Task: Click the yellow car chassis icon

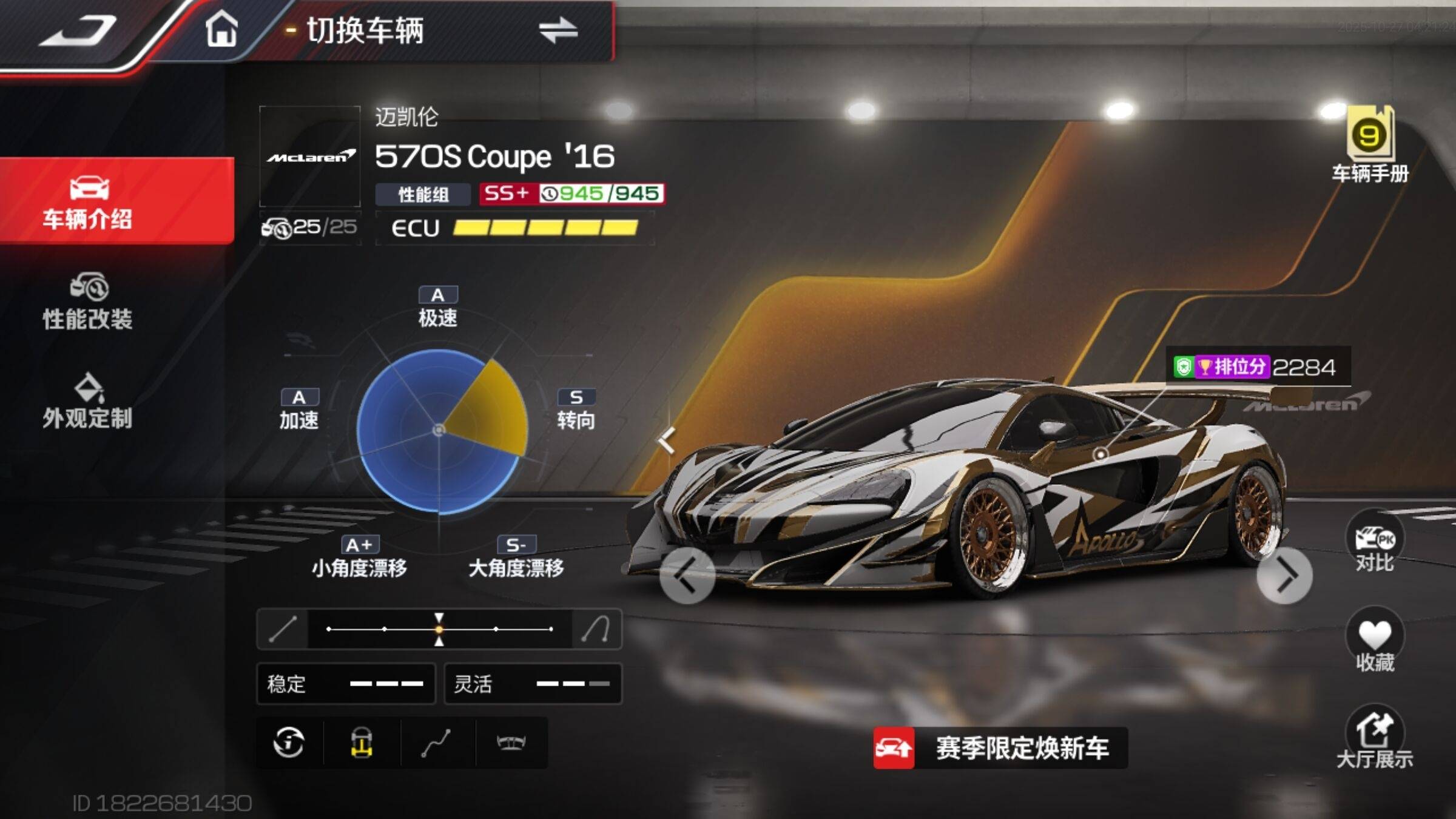Action: pyautogui.click(x=362, y=743)
